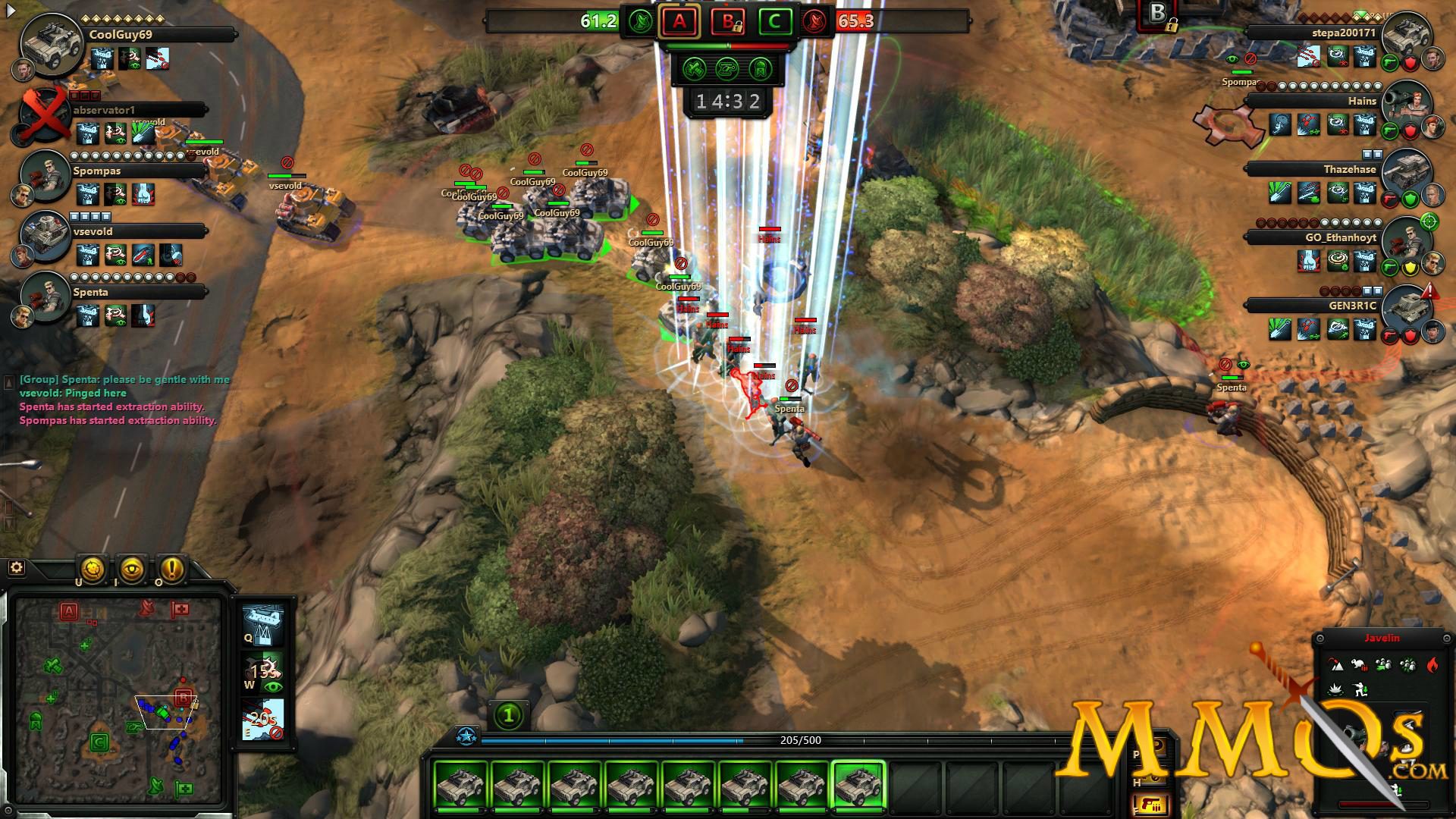Click the bunker support icon near the timer
The image size is (1456, 819).
pyautogui.click(x=759, y=70)
